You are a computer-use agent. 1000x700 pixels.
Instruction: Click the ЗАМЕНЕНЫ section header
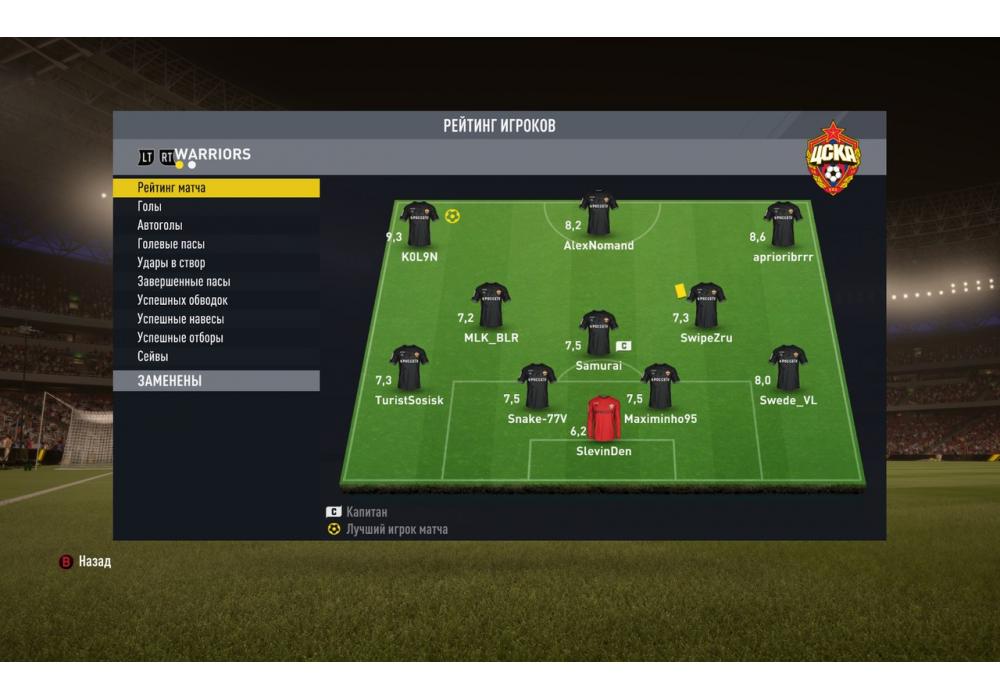coord(215,381)
